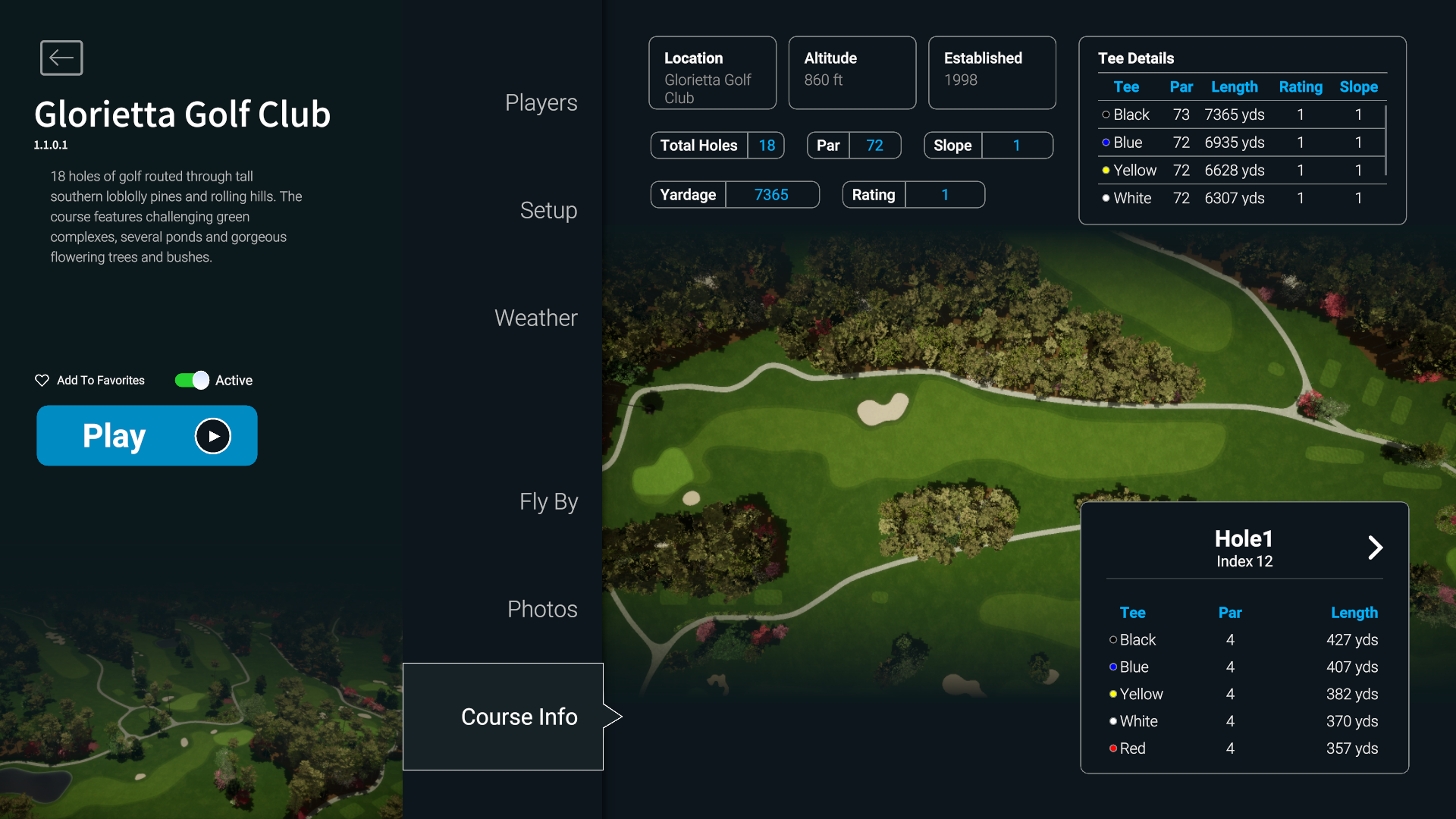Viewport: 1456px width, 819px height.
Task: Click the heart icon next to Add To Favorites
Action: (x=42, y=380)
